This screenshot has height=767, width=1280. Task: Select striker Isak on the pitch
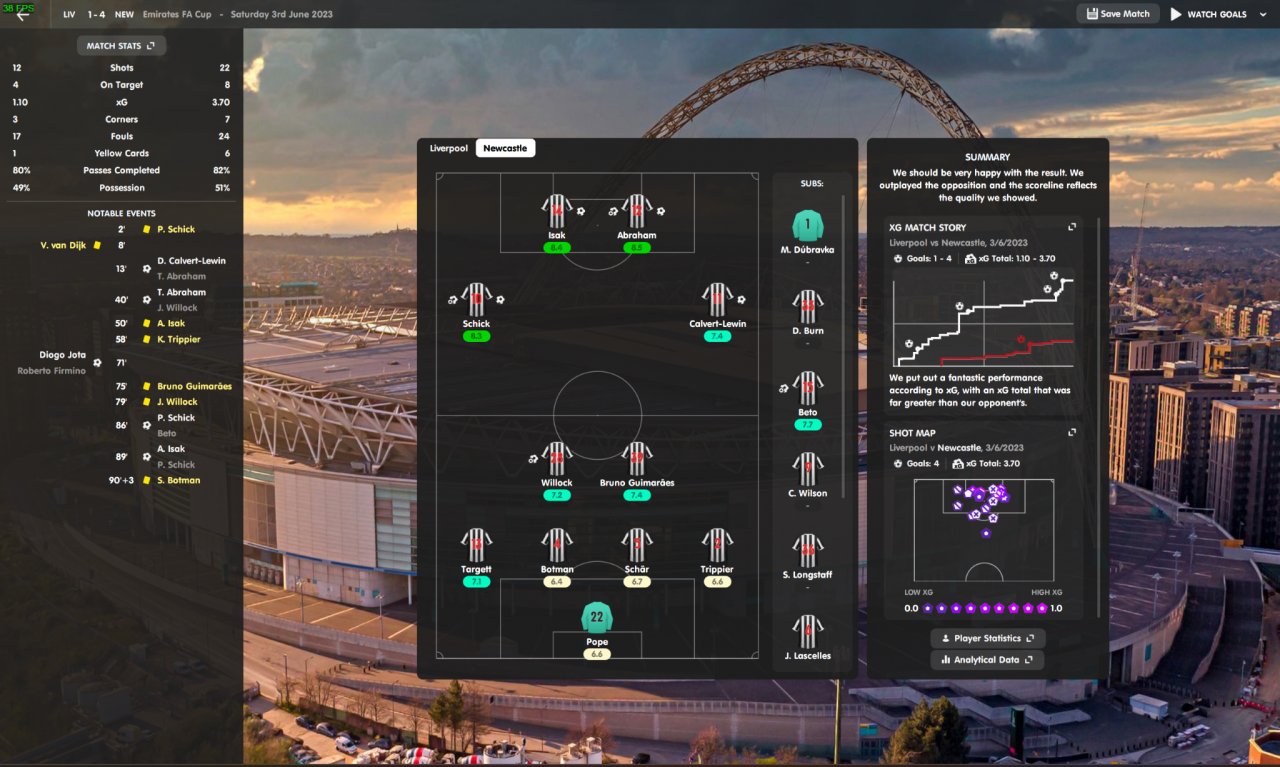click(x=557, y=212)
